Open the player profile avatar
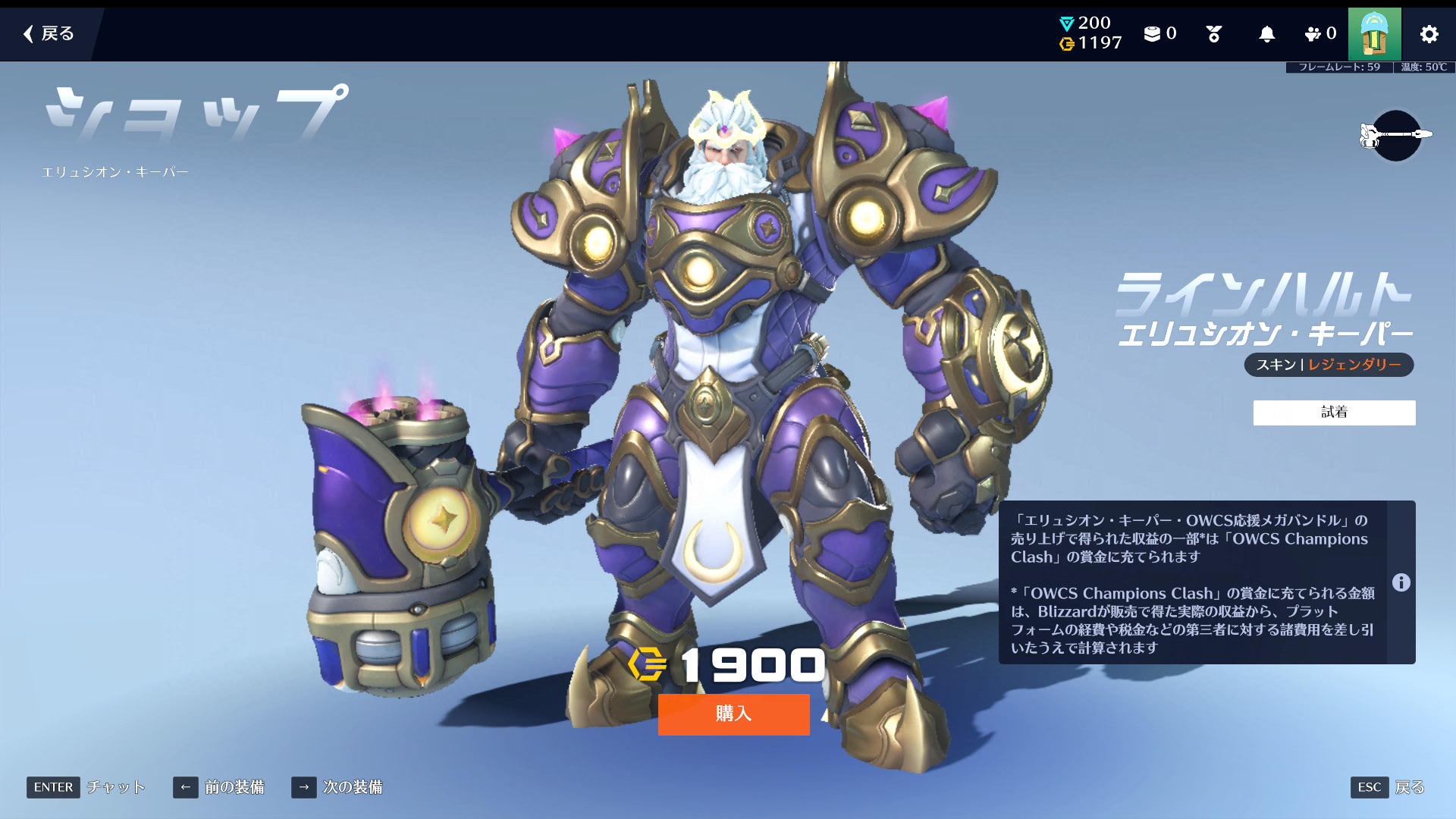The width and height of the screenshot is (1456, 819). coord(1374,34)
